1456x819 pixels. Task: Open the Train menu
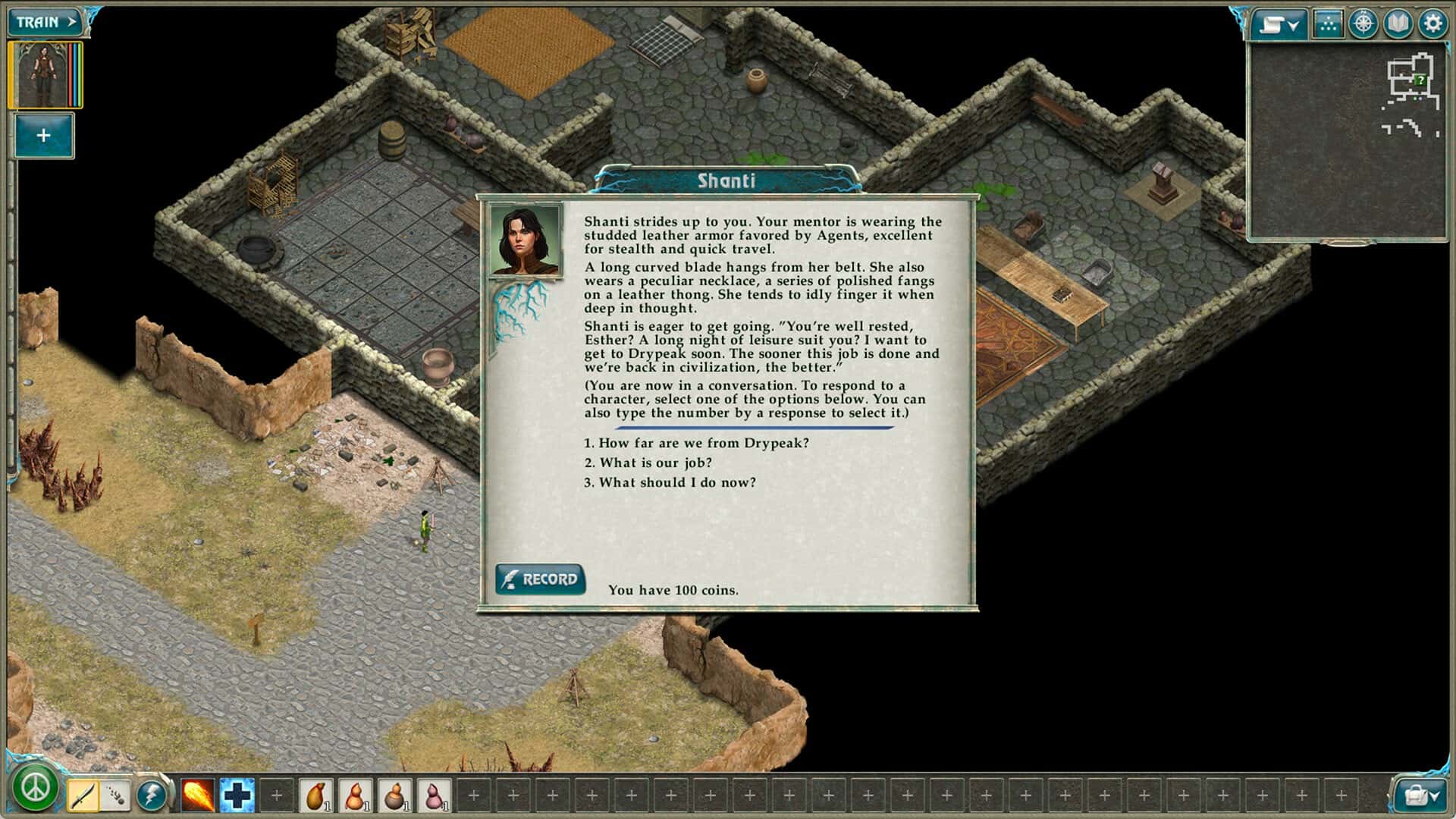click(47, 22)
